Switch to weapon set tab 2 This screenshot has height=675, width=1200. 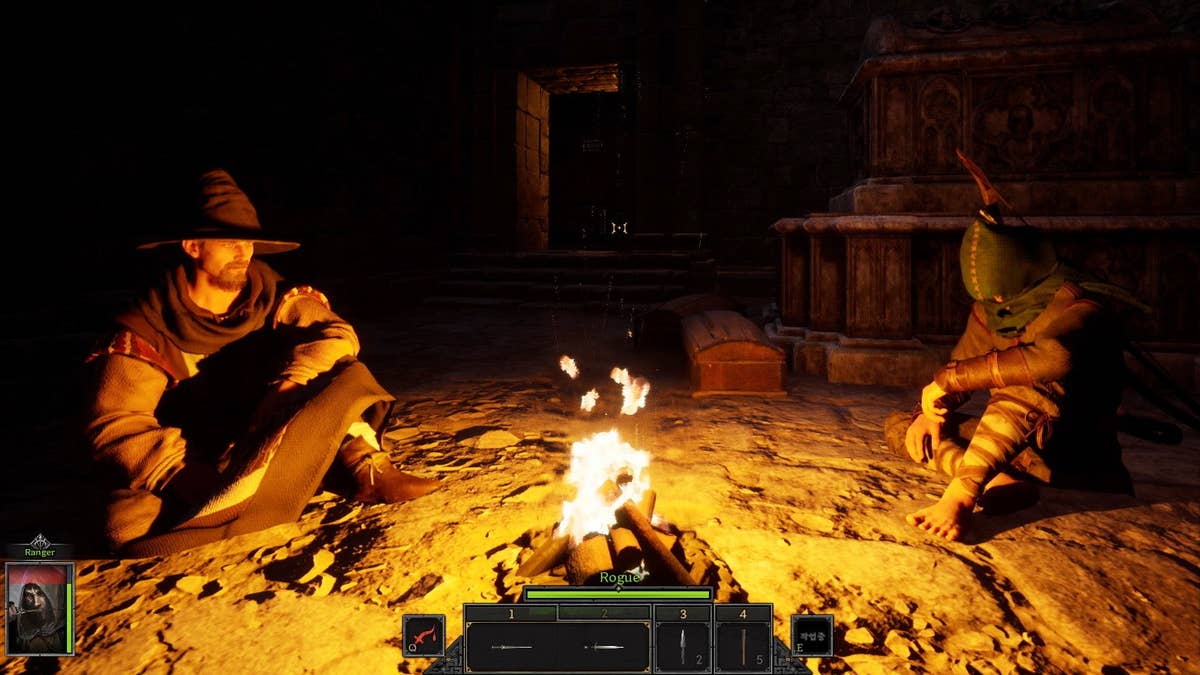click(604, 613)
